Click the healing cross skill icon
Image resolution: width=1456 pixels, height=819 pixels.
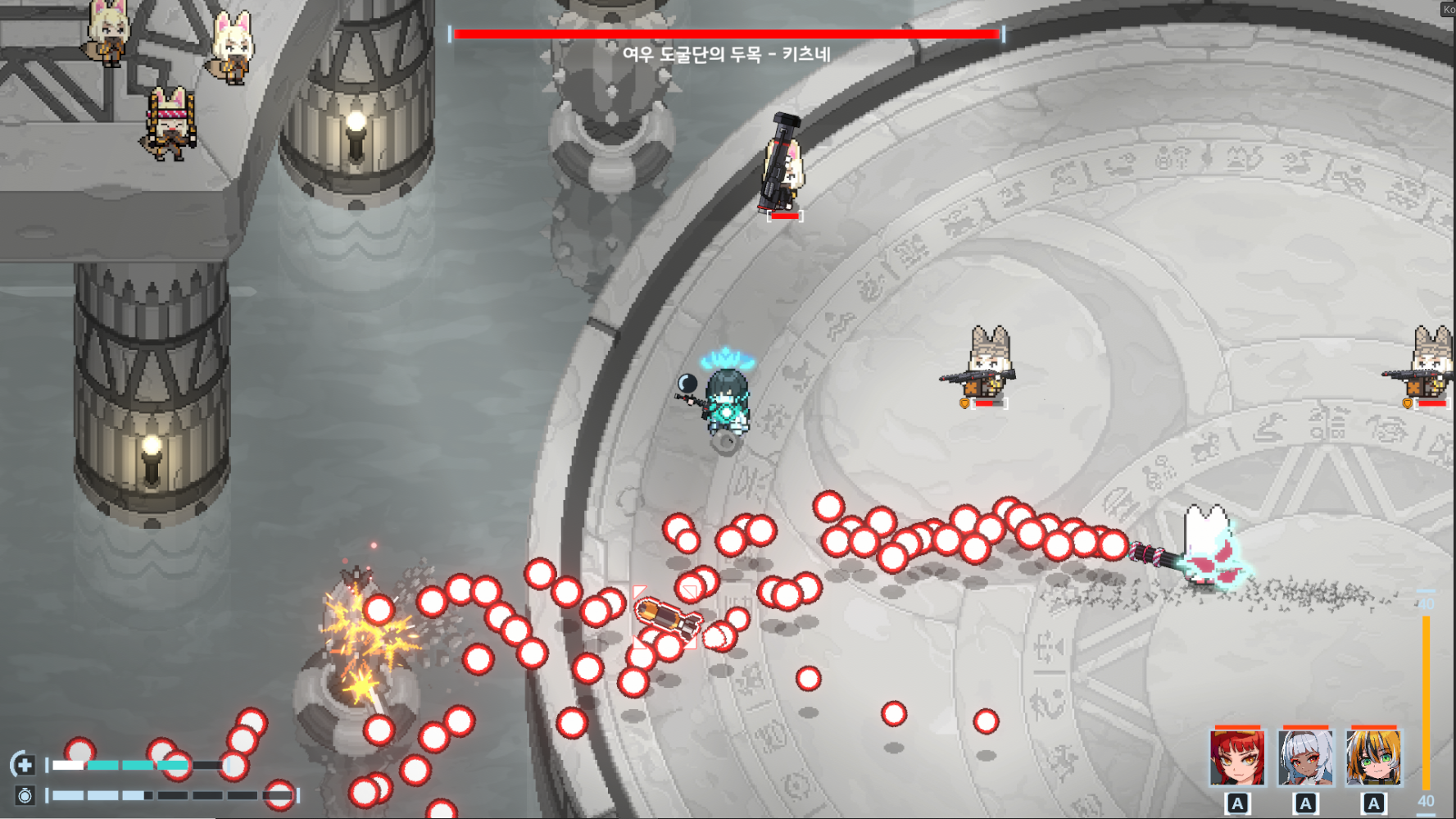point(25,764)
